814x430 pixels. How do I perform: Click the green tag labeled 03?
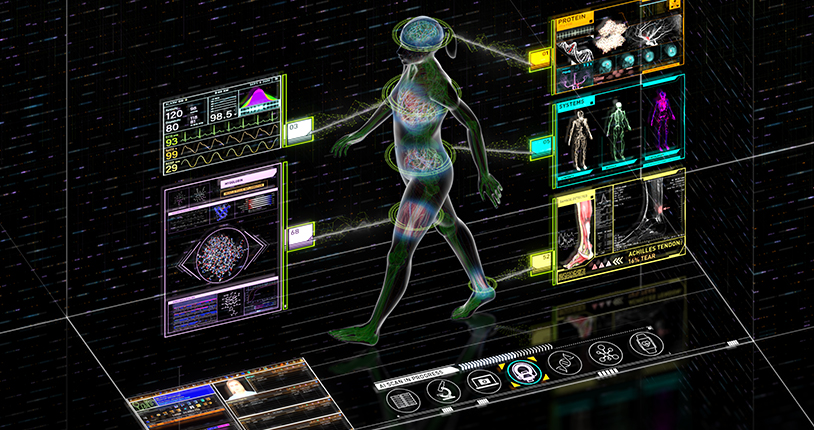pos(298,128)
